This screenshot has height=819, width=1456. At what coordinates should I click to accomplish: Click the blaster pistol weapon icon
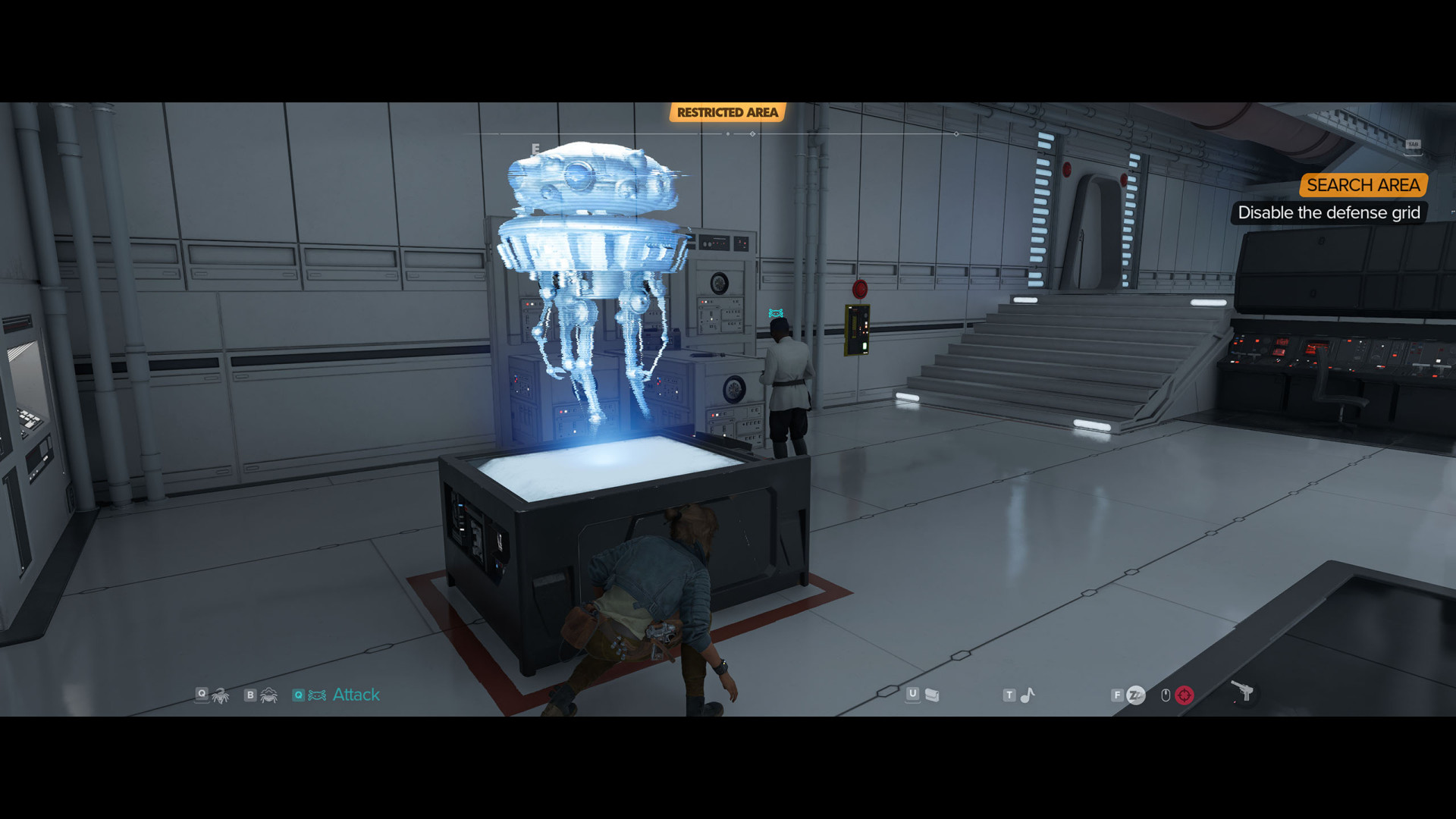coord(1242,692)
